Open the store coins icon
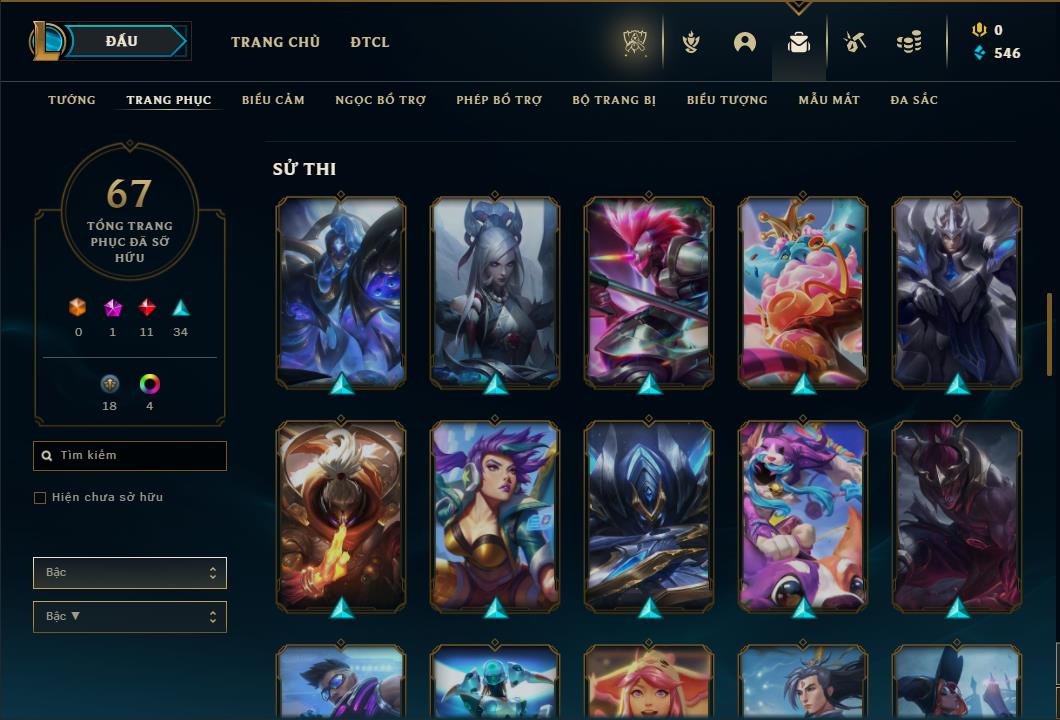The height and width of the screenshot is (720, 1060). click(x=908, y=42)
